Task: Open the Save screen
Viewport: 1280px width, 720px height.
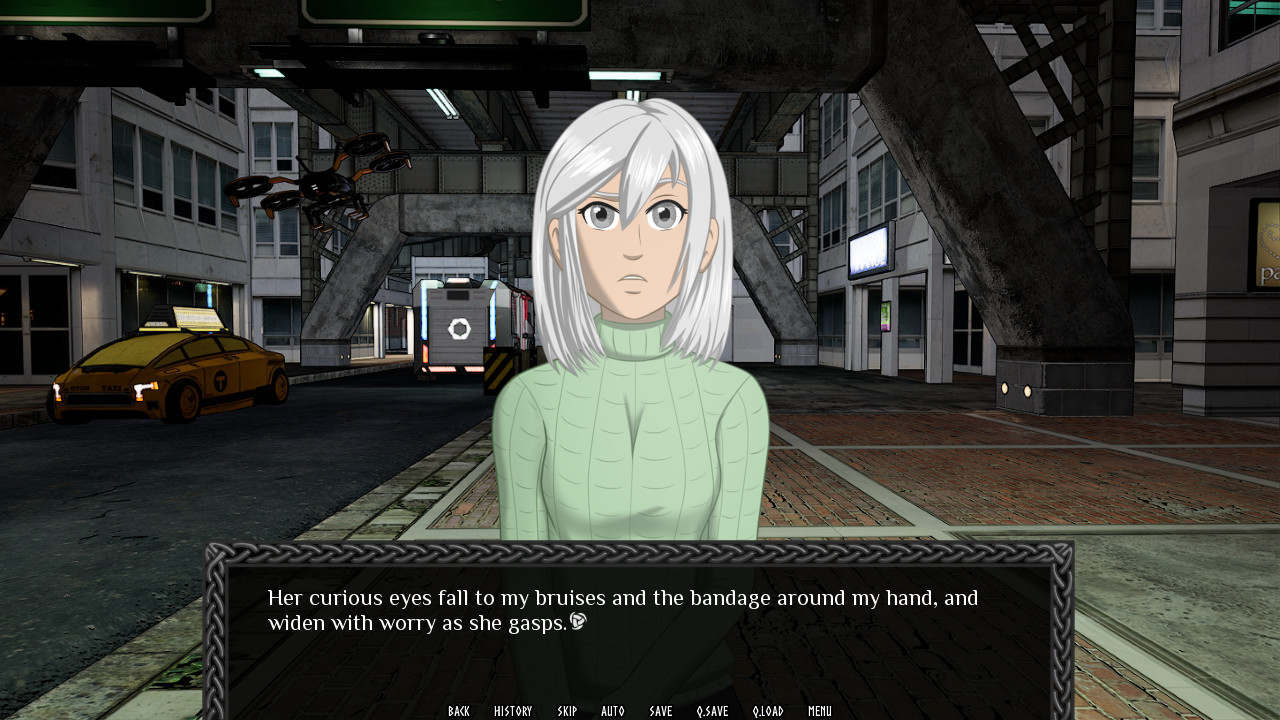Action: [661, 711]
